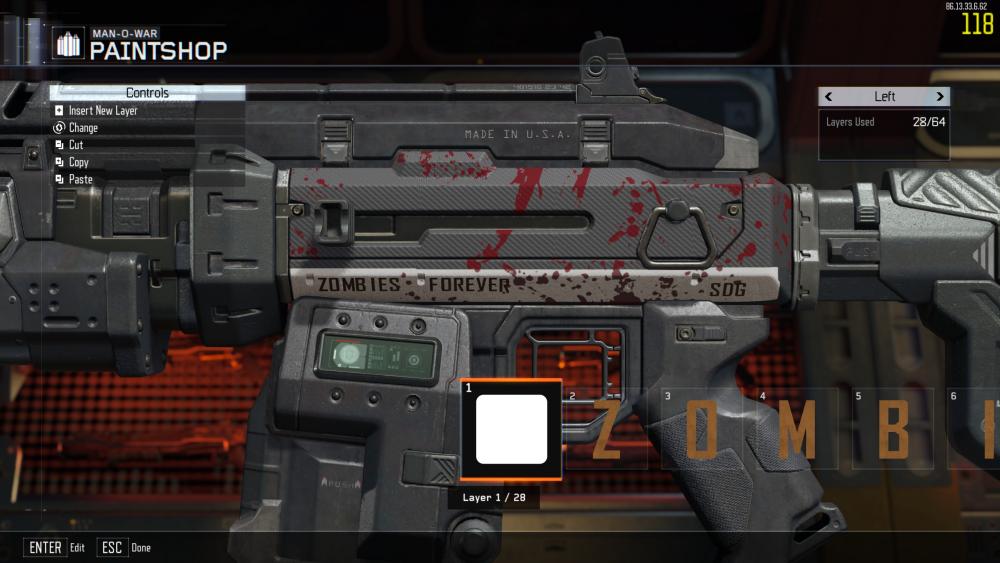Switch weapon side with the right arrow
Screen dimensions: 1000x563
coord(940,97)
